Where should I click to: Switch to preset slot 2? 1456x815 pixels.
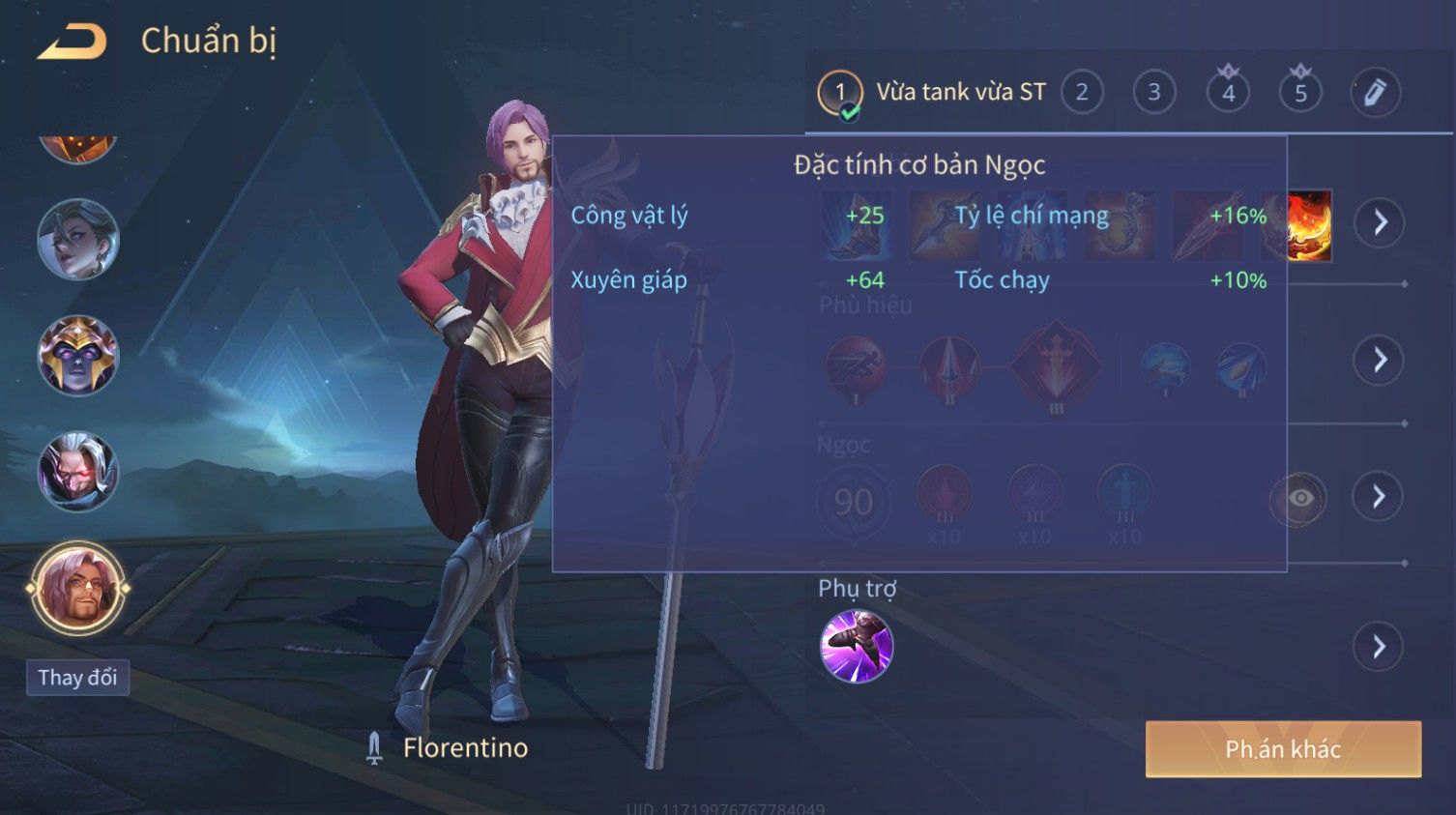click(x=1082, y=93)
